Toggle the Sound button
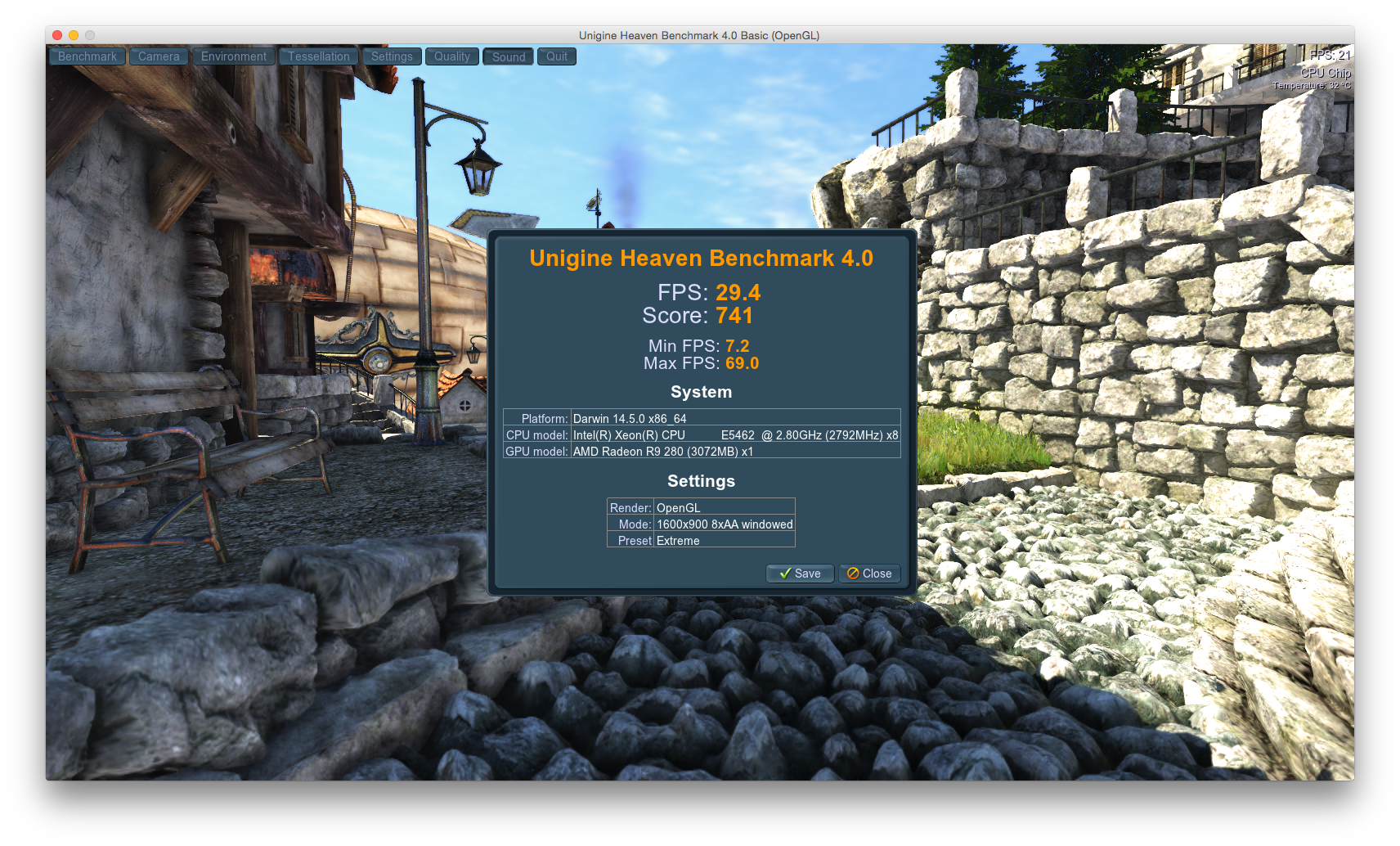Image resolution: width=1400 pixels, height=846 pixels. [509, 56]
